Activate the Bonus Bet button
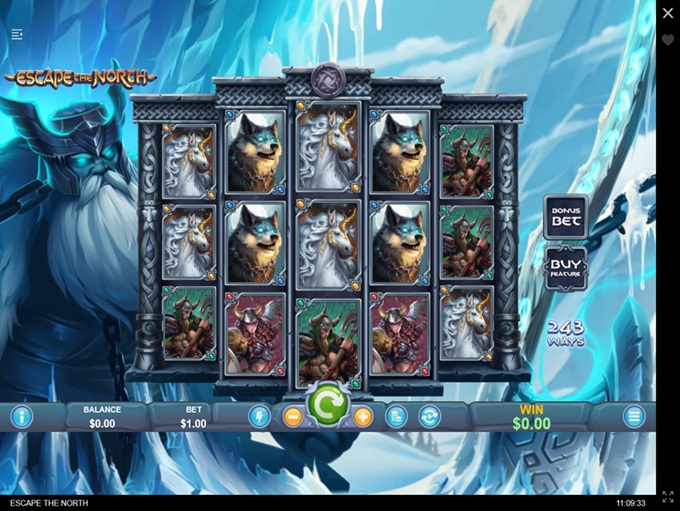This screenshot has width=680, height=511. tap(566, 216)
